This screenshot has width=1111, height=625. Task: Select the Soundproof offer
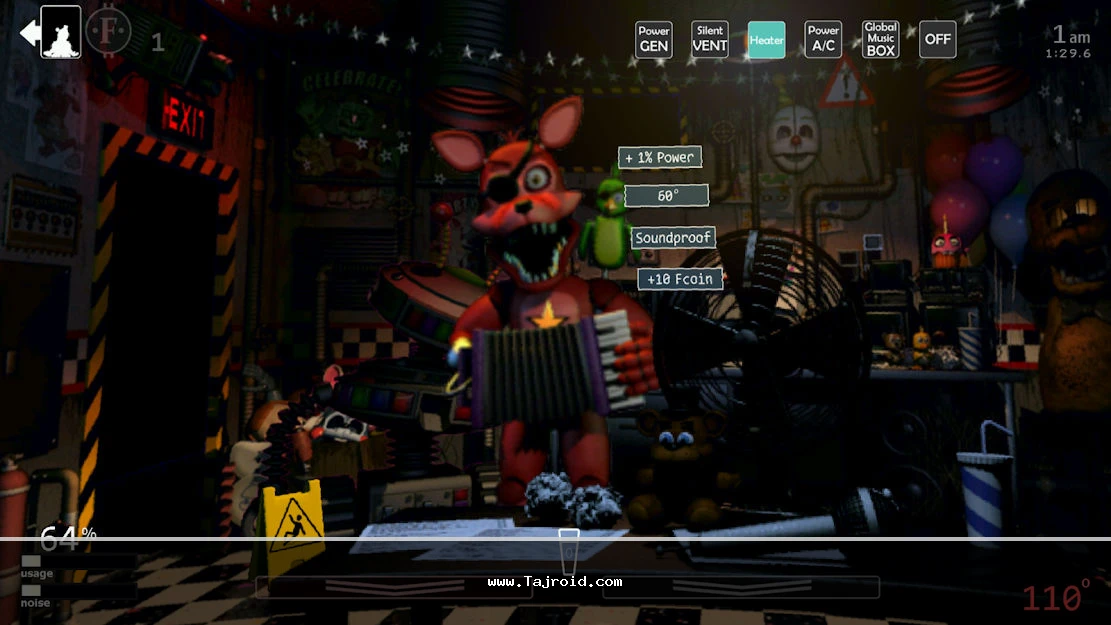point(673,238)
